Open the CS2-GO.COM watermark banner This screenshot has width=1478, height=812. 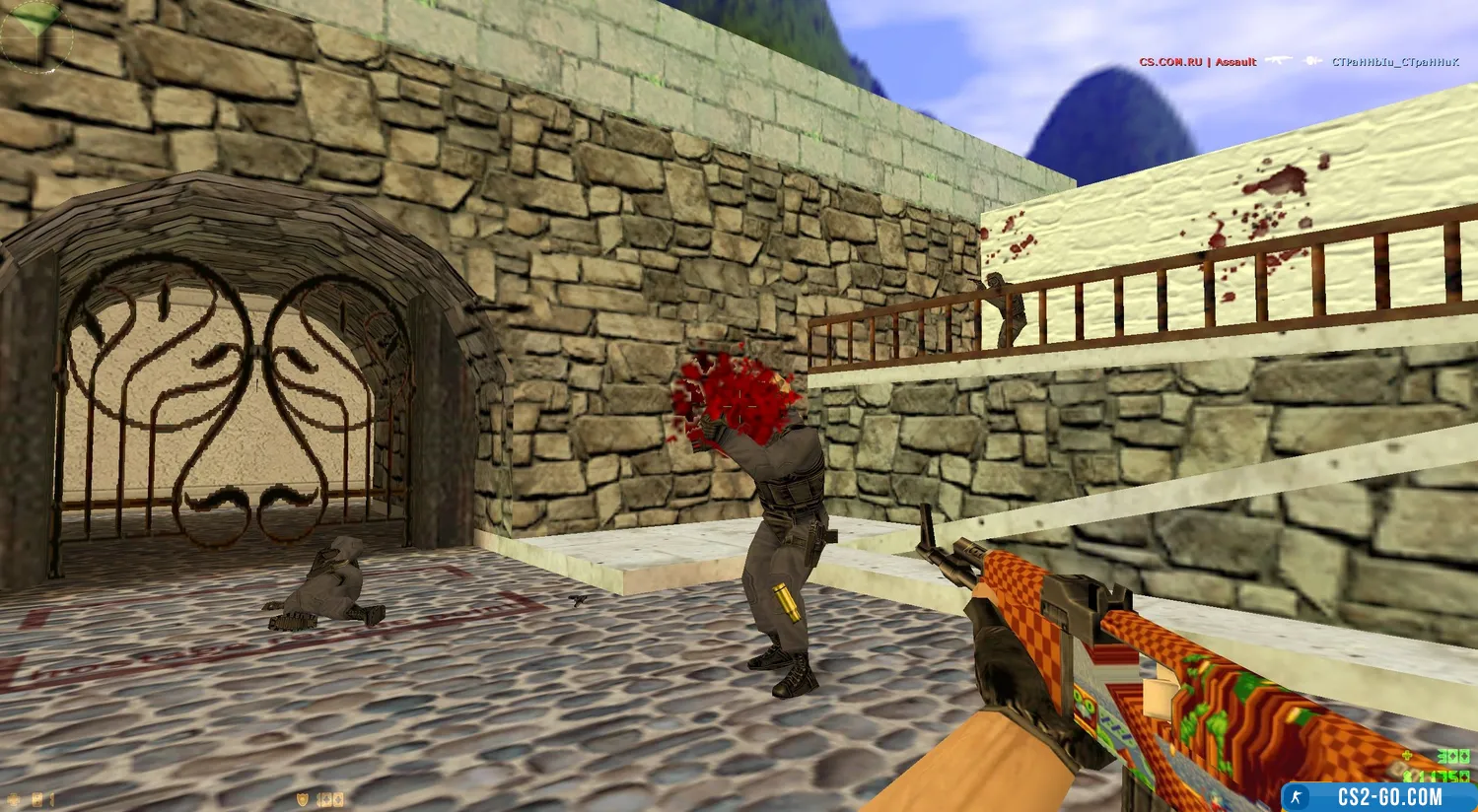[1378, 796]
